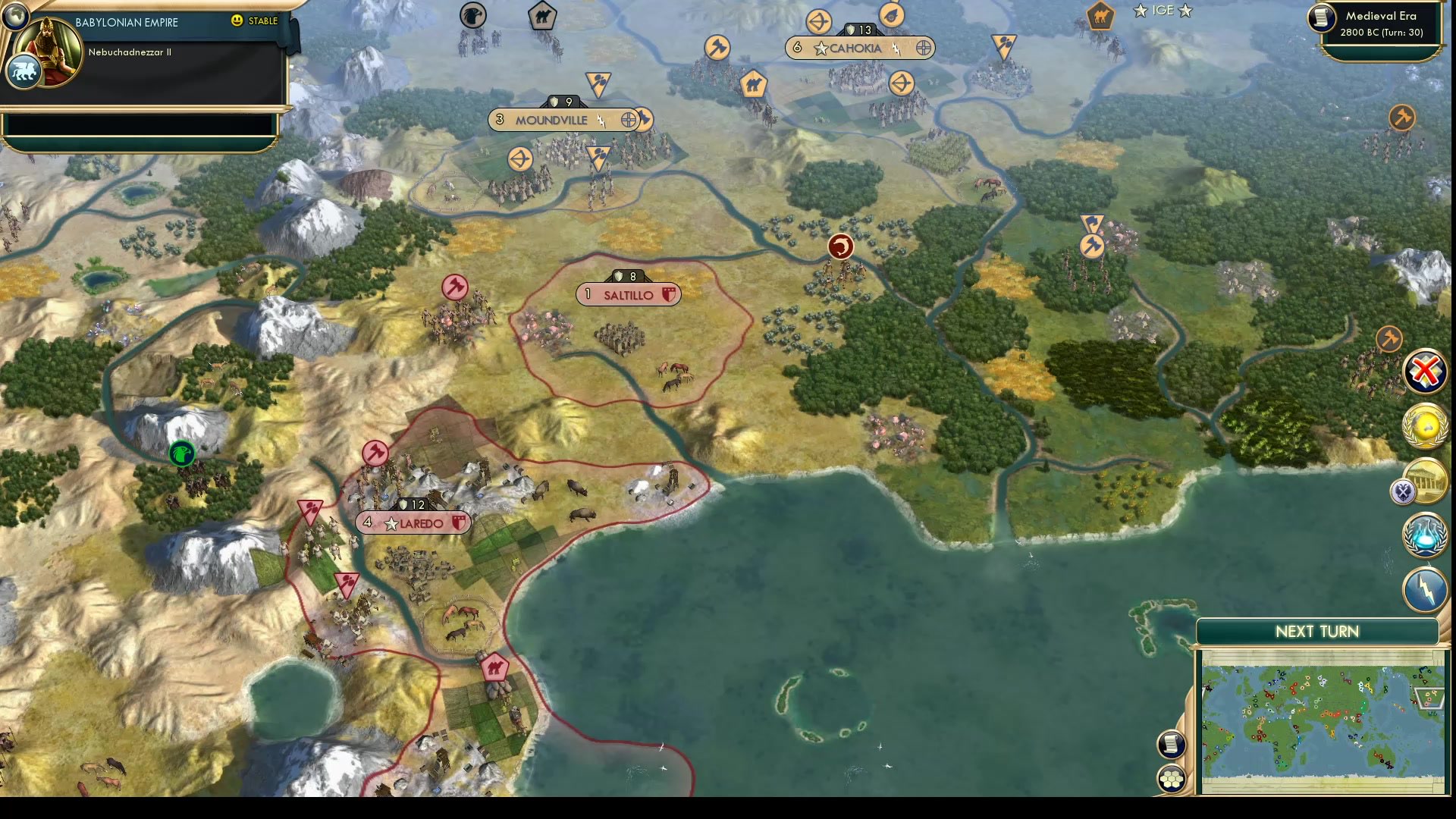Viewport: 1456px width, 819px height.
Task: Toggle strategic view with the hex grid button
Action: [x=1171, y=777]
